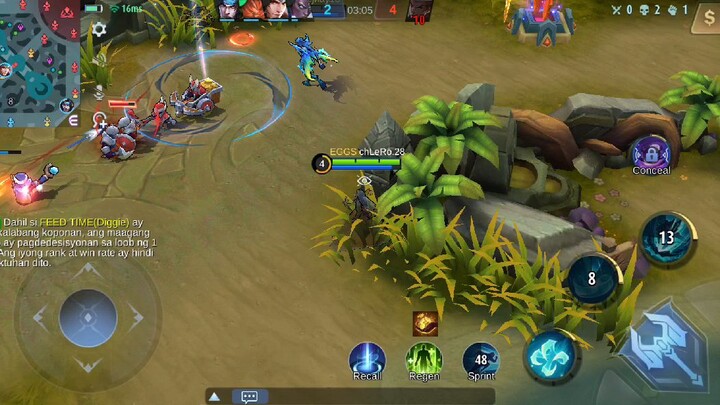
Task: Use the skill with 8 cooldown
Action: pyautogui.click(x=592, y=279)
